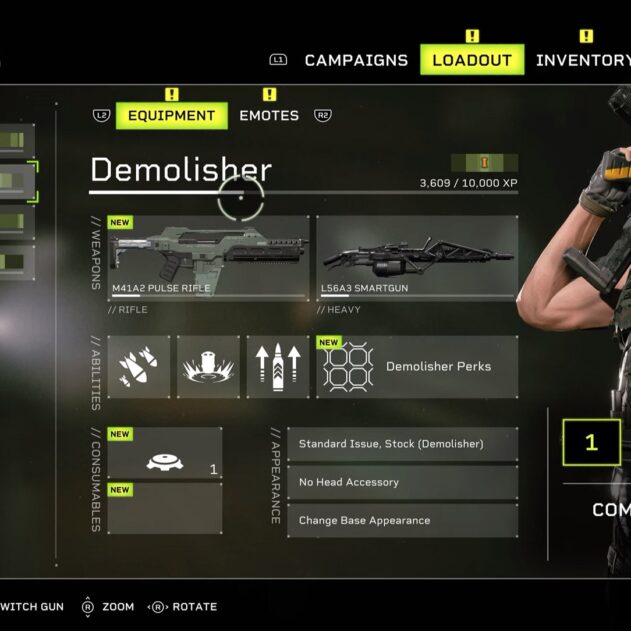Screen dimensions: 631x631
Task: Select the mine consumable slot
Action: 165,454
